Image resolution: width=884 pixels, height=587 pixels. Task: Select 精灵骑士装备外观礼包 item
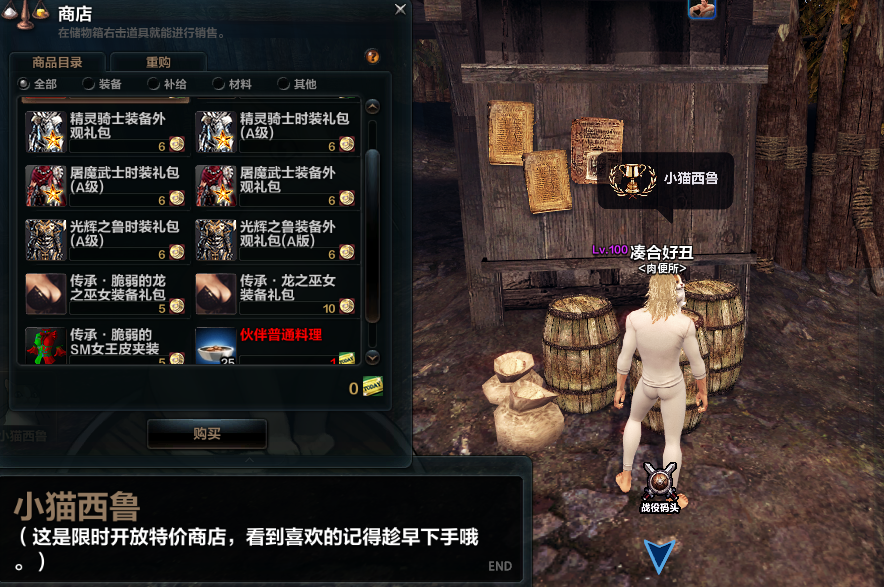[106, 131]
